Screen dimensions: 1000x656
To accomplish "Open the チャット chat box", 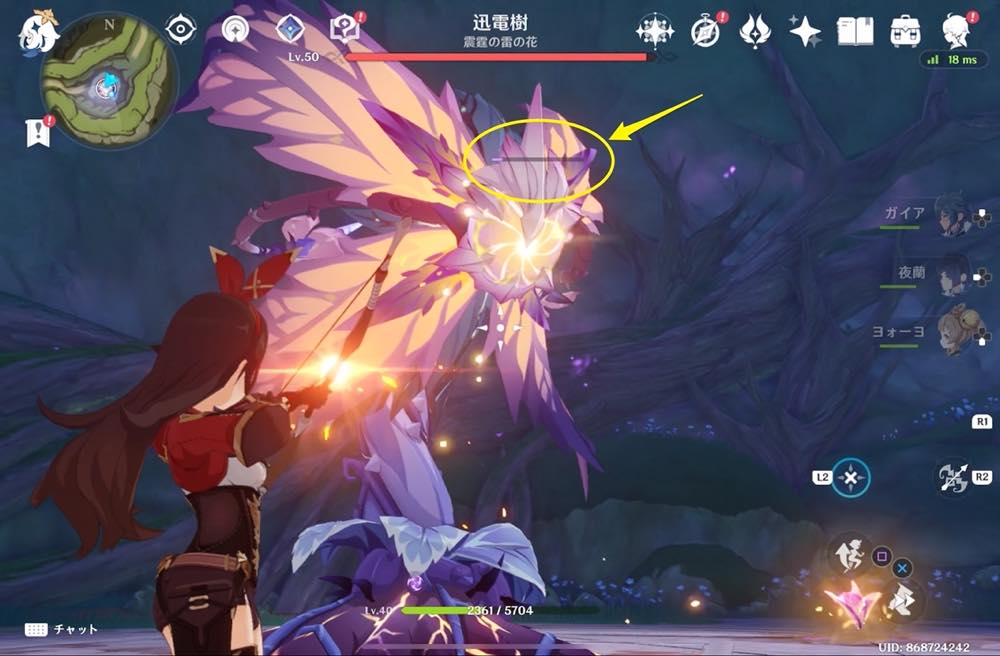I will 62,629.
